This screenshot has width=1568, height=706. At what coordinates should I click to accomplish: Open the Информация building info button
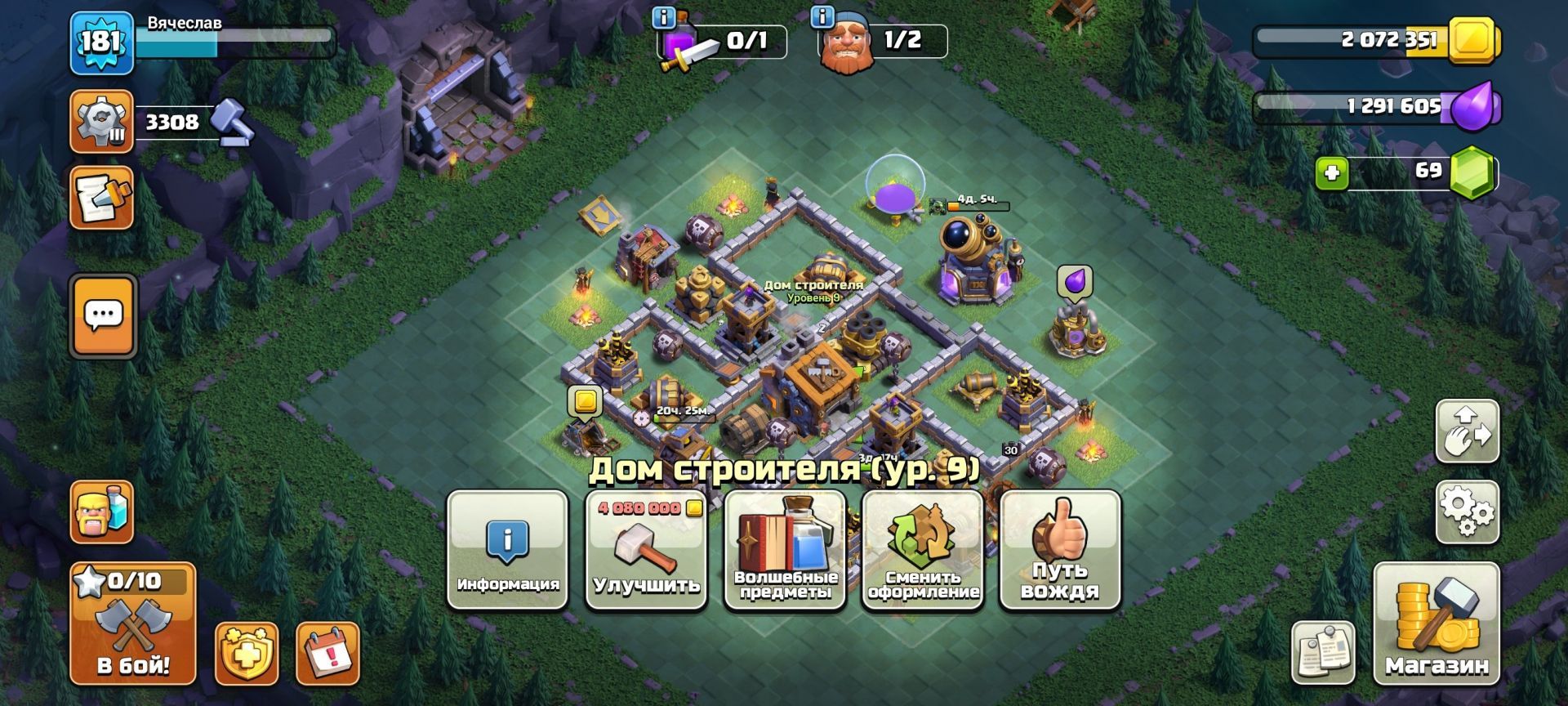click(x=507, y=549)
